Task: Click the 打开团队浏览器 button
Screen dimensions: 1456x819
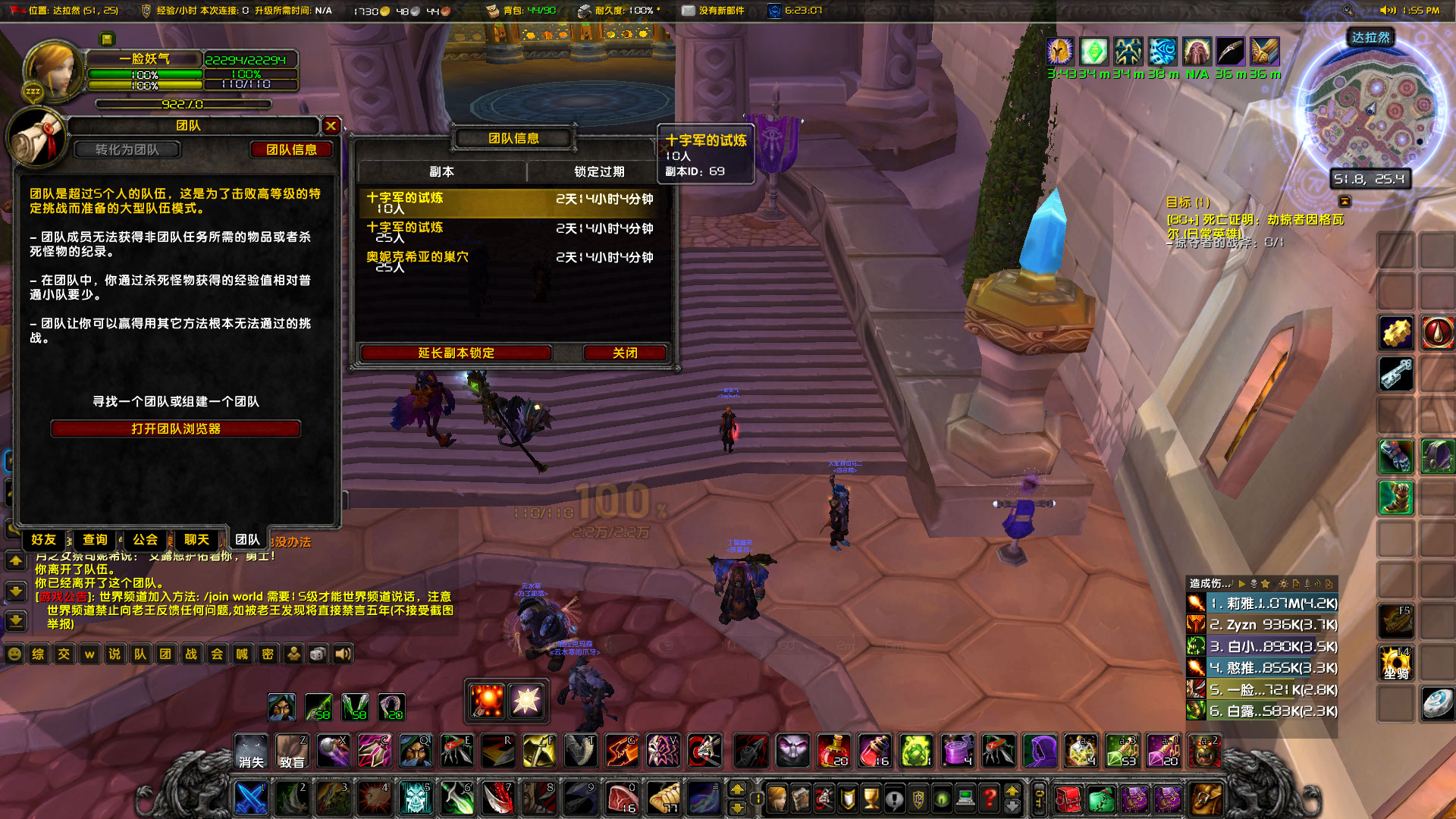Action: [x=175, y=428]
